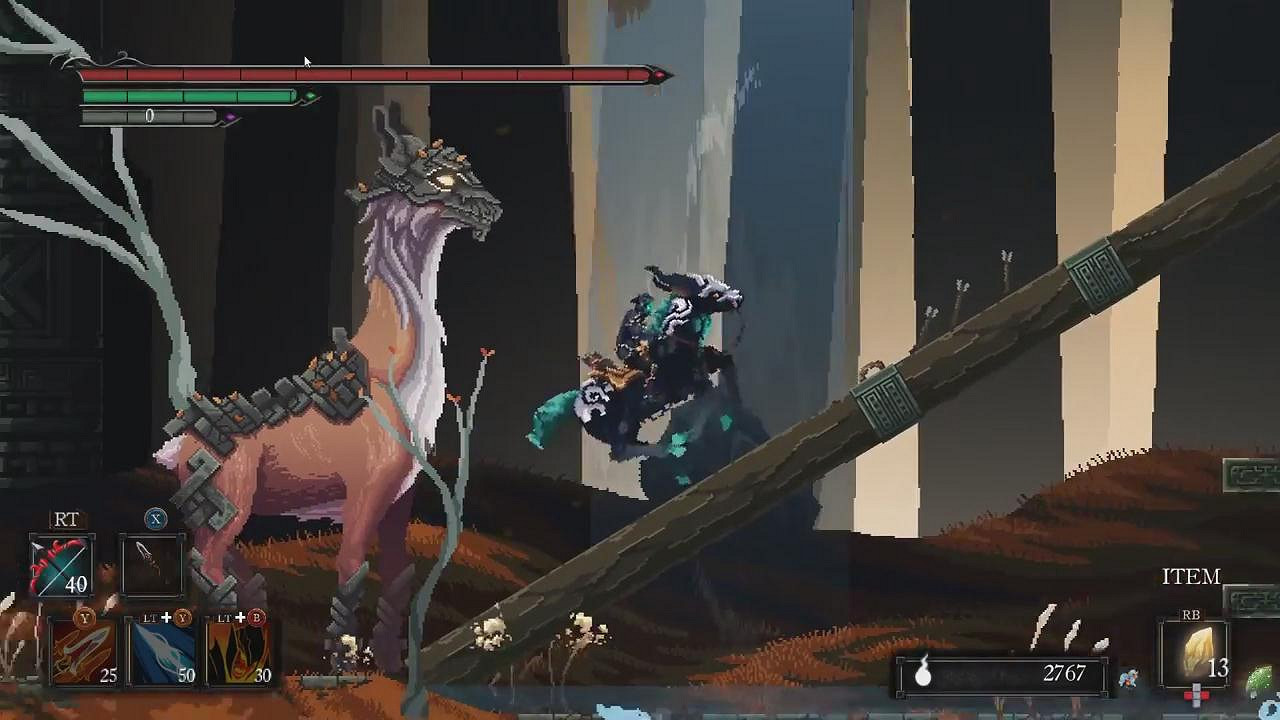Screen dimensions: 1280x720
Task: Activate the LT+B fire spell icon
Action: (239, 651)
